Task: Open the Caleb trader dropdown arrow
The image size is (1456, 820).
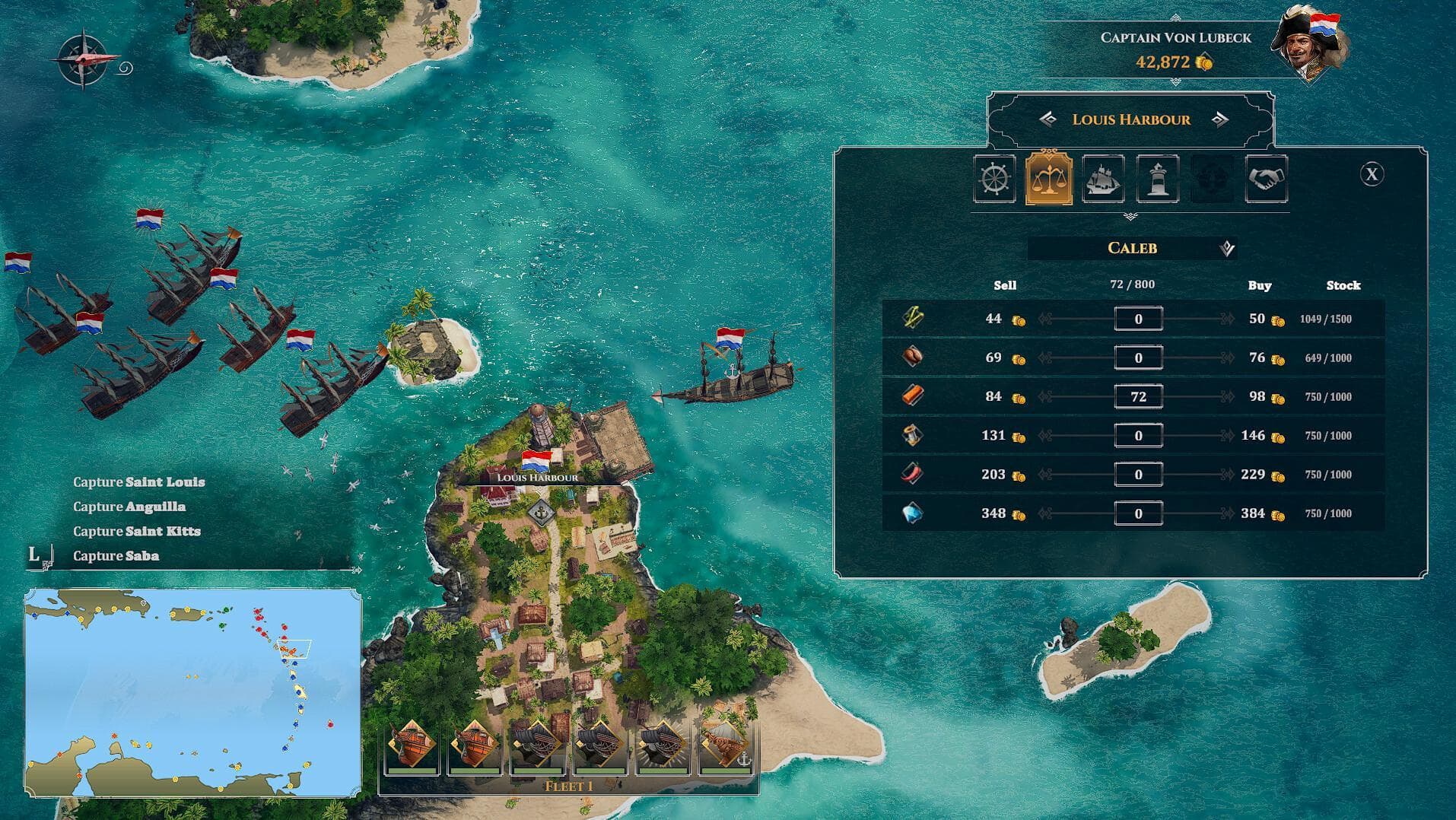Action: (1228, 248)
